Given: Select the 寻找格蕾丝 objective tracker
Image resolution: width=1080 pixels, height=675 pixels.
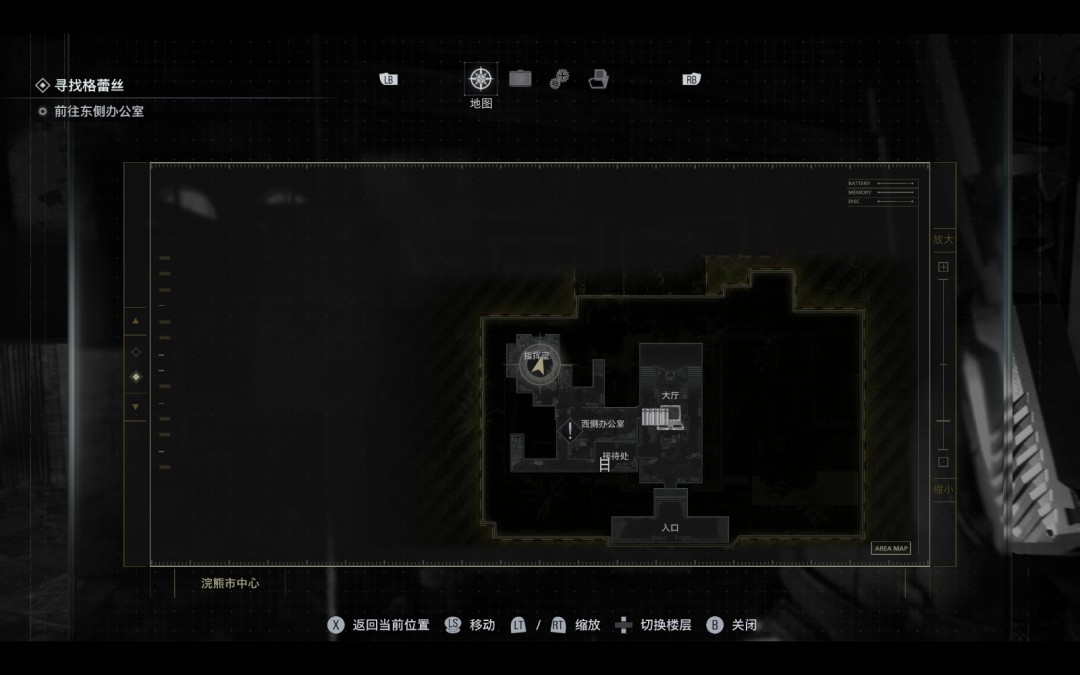Looking at the screenshot, I should coord(90,86).
